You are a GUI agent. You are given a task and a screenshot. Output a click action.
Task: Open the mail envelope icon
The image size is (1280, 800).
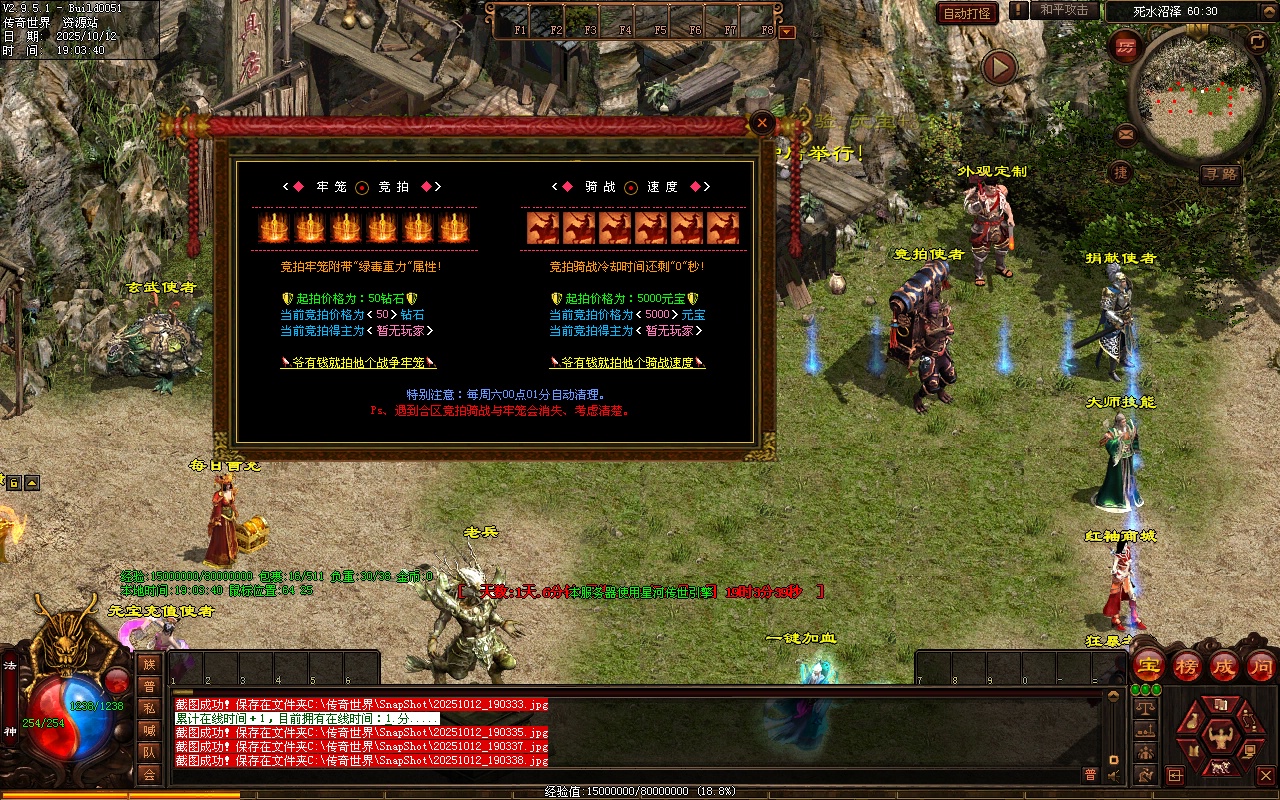click(1126, 134)
